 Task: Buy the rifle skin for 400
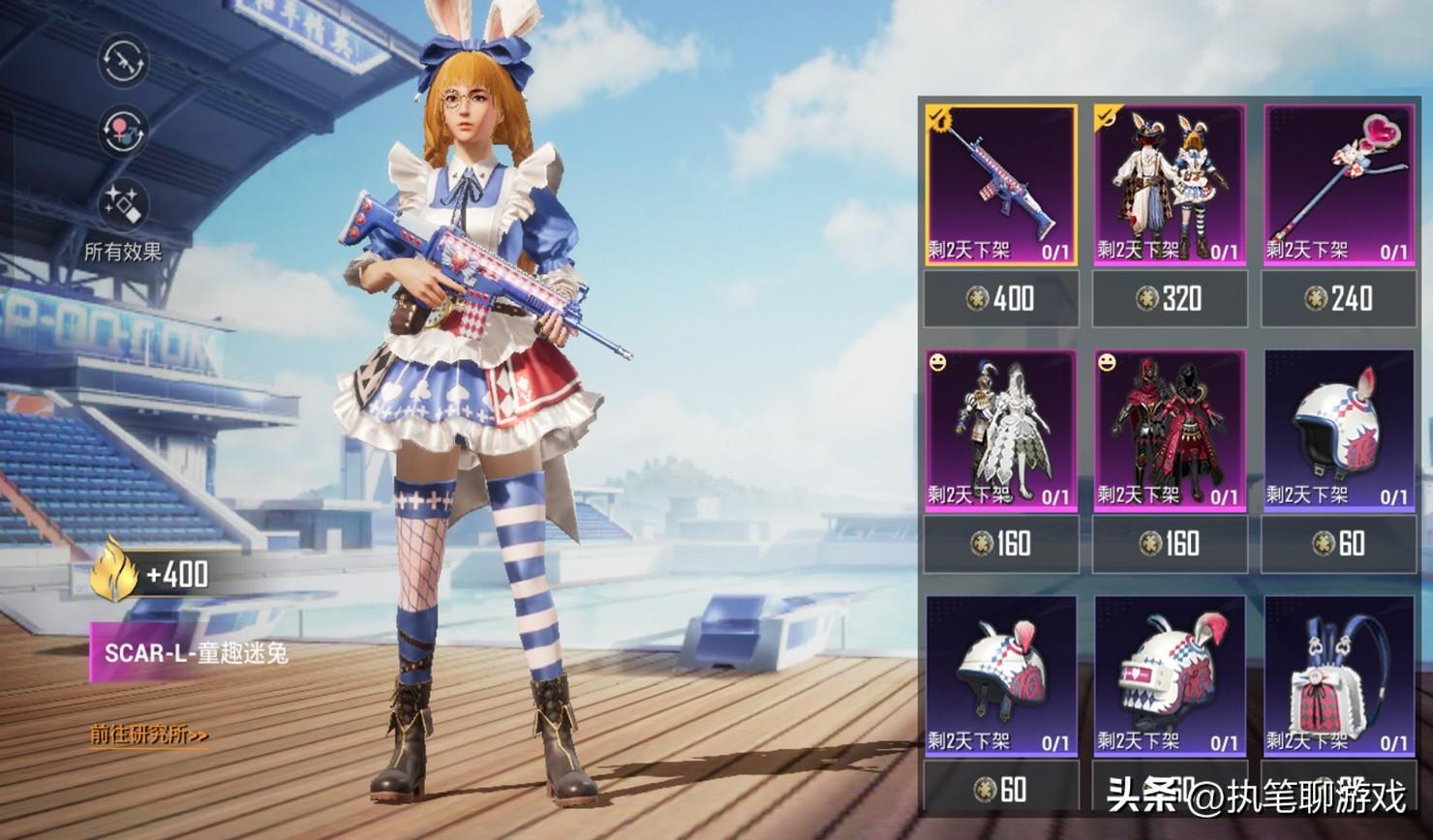point(1000,298)
